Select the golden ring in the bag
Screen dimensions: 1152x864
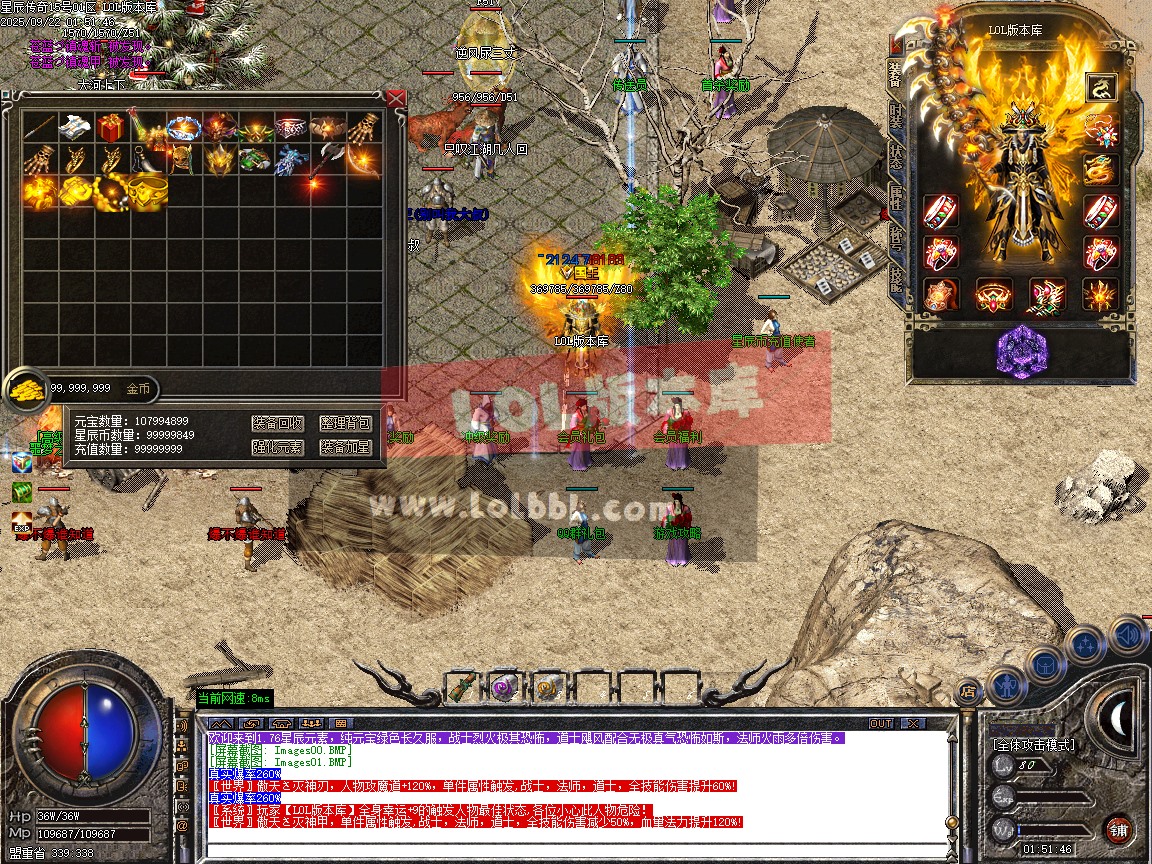pyautogui.click(x=146, y=192)
